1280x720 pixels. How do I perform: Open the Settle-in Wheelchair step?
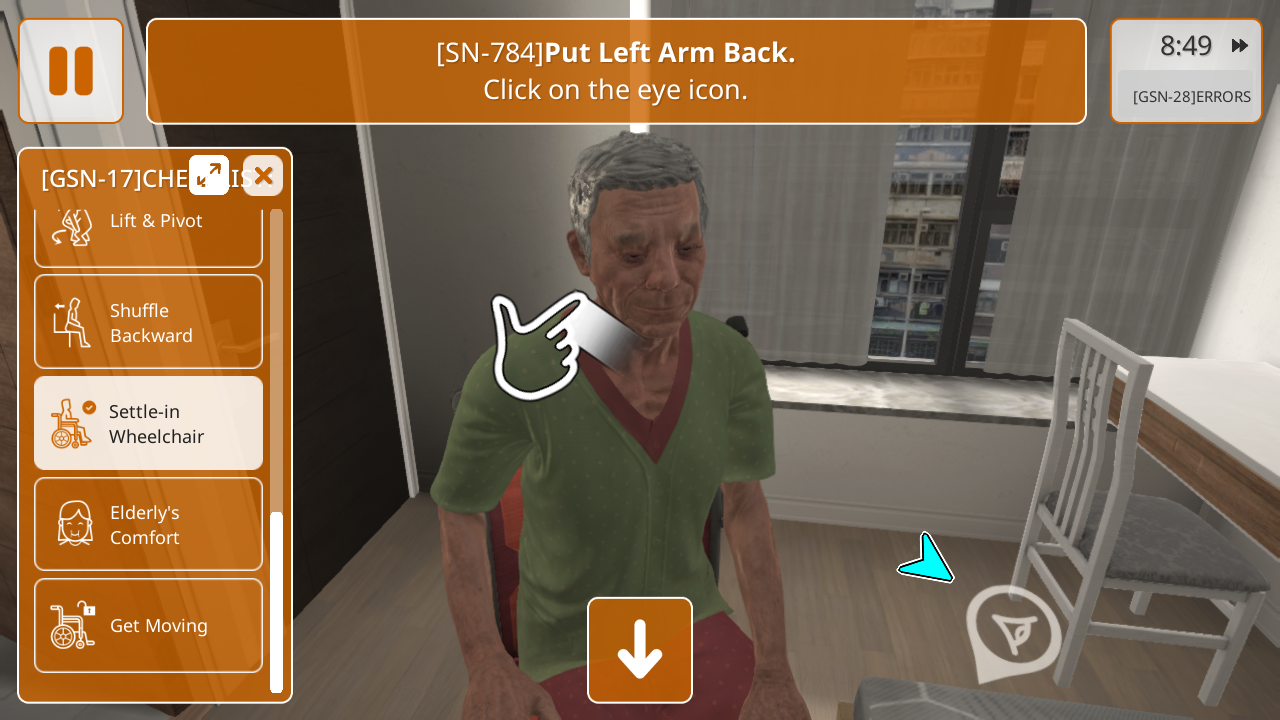pyautogui.click(x=148, y=423)
